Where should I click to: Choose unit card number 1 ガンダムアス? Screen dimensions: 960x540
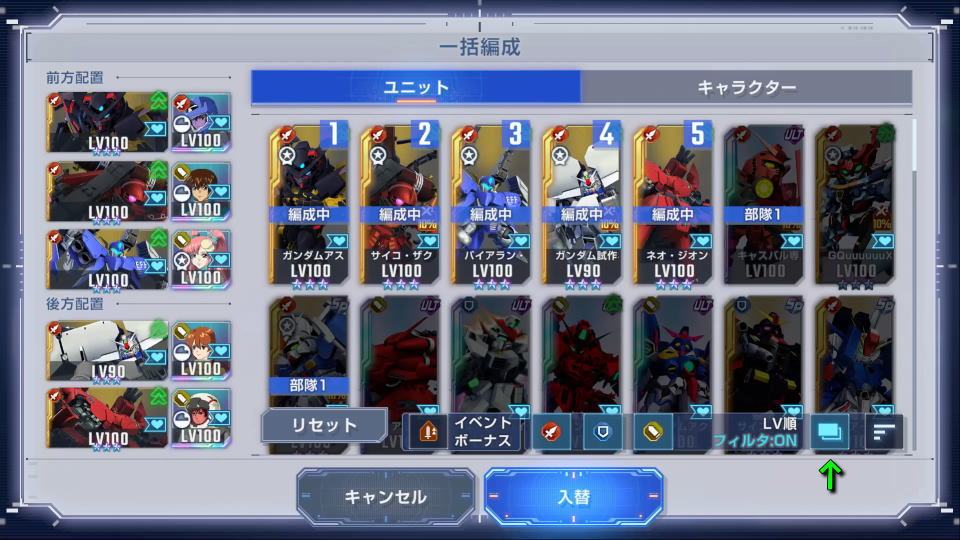point(310,205)
